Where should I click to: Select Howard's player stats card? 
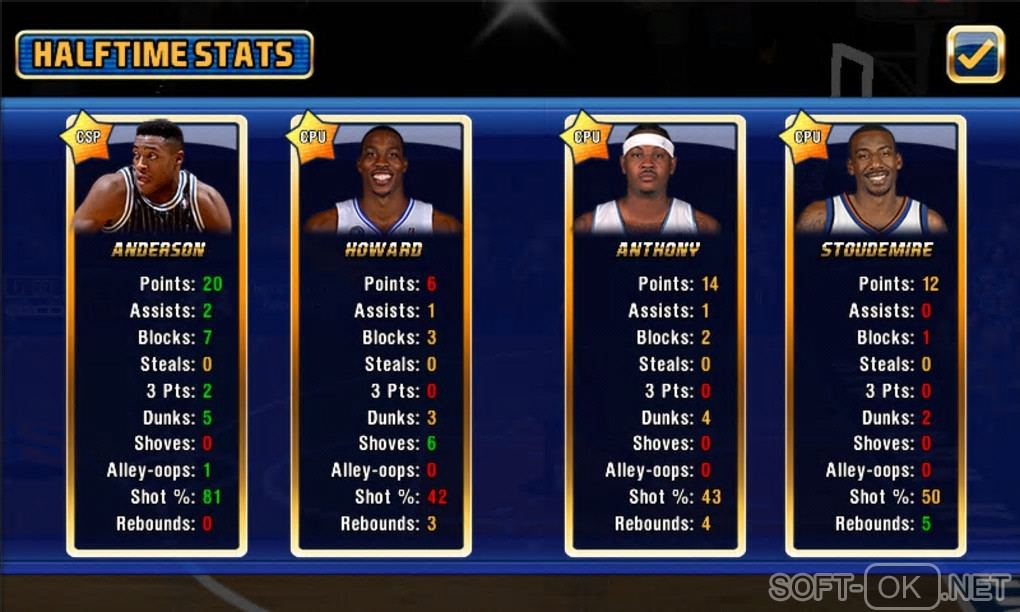coord(381,336)
